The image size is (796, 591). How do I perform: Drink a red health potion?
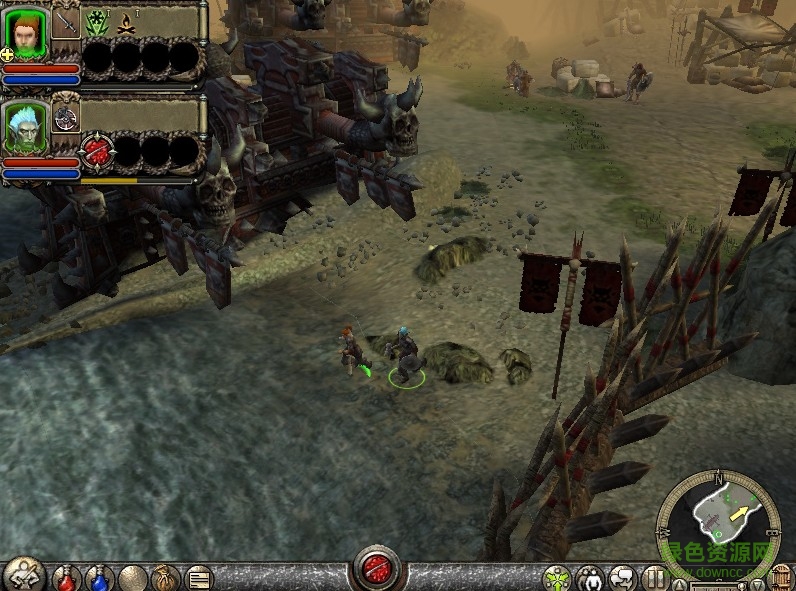[66, 578]
